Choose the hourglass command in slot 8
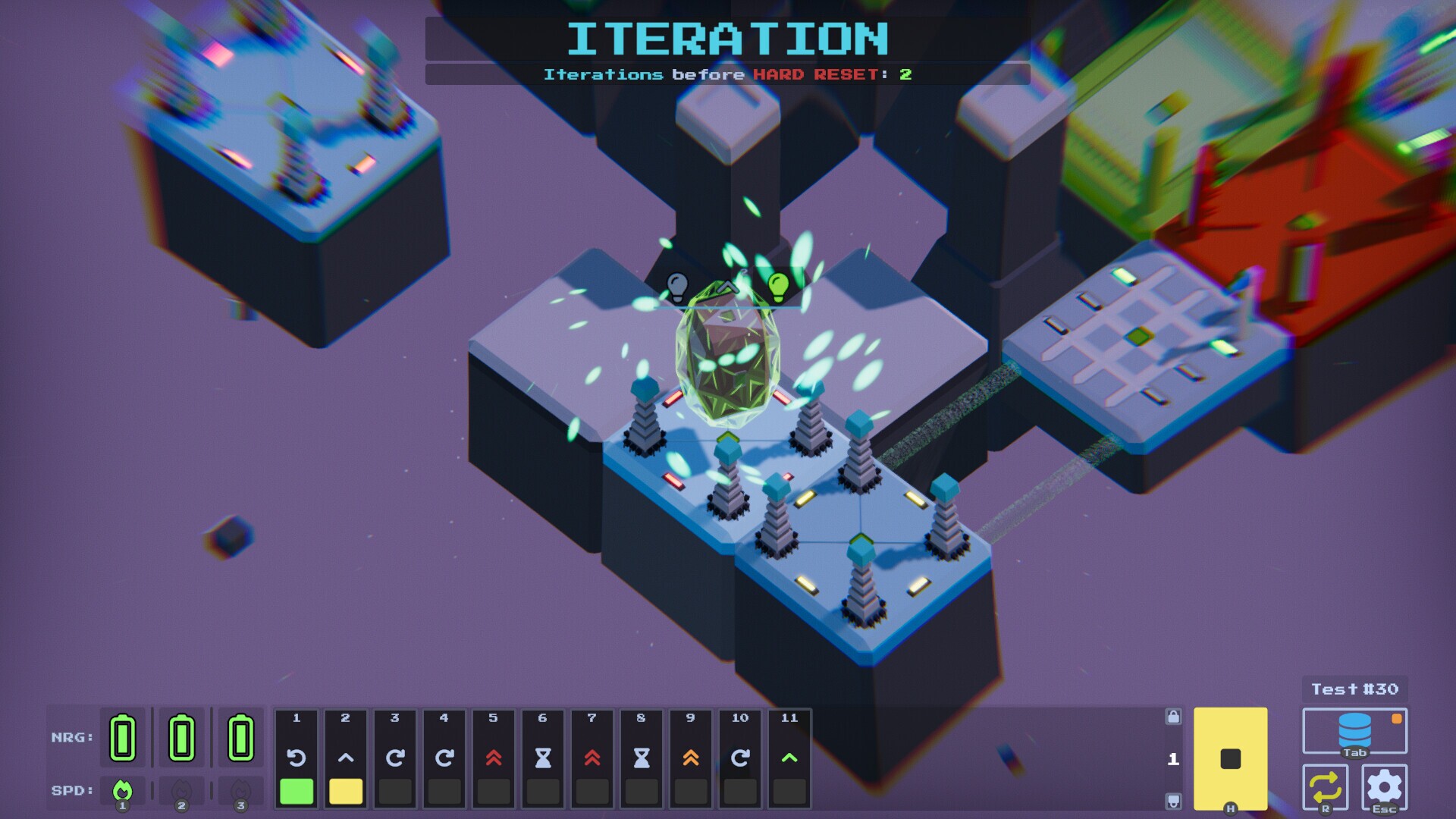Image resolution: width=1456 pixels, height=819 pixels. click(642, 758)
